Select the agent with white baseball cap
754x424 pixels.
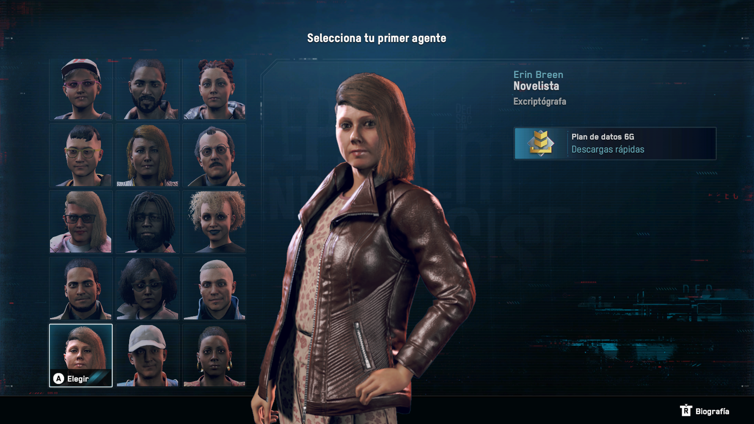pos(148,354)
